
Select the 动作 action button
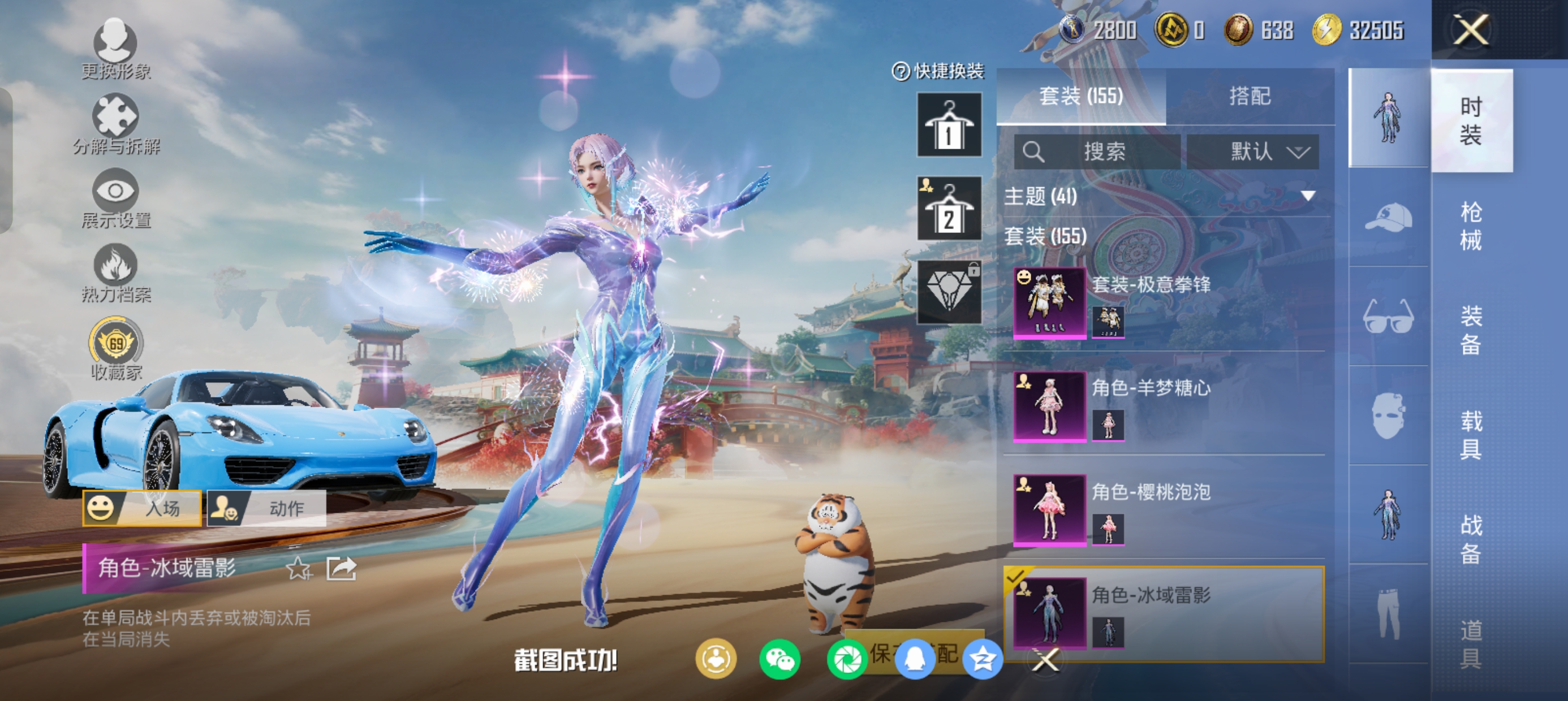point(266,508)
